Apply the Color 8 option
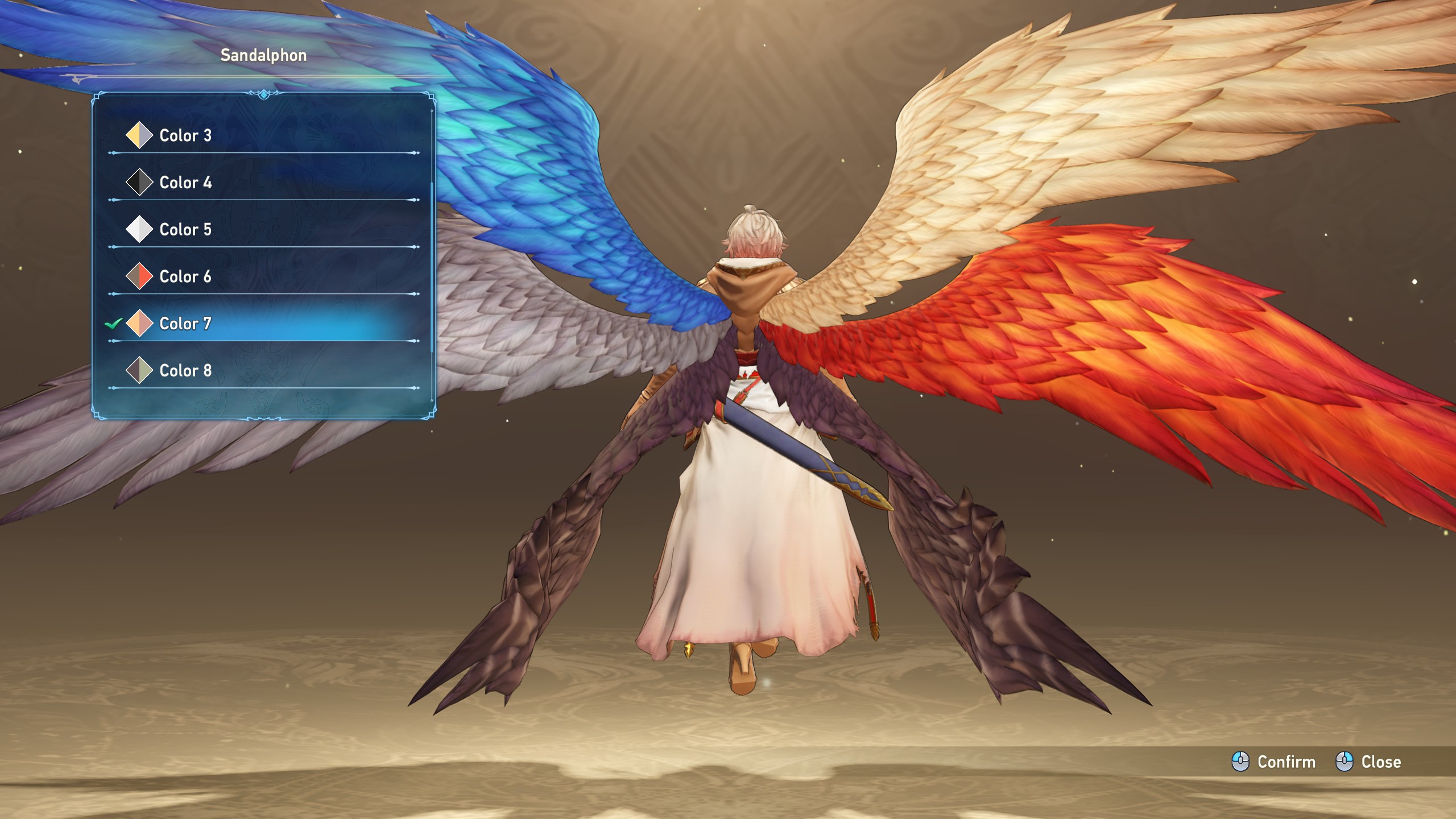The width and height of the screenshot is (1456, 819). coord(185,371)
